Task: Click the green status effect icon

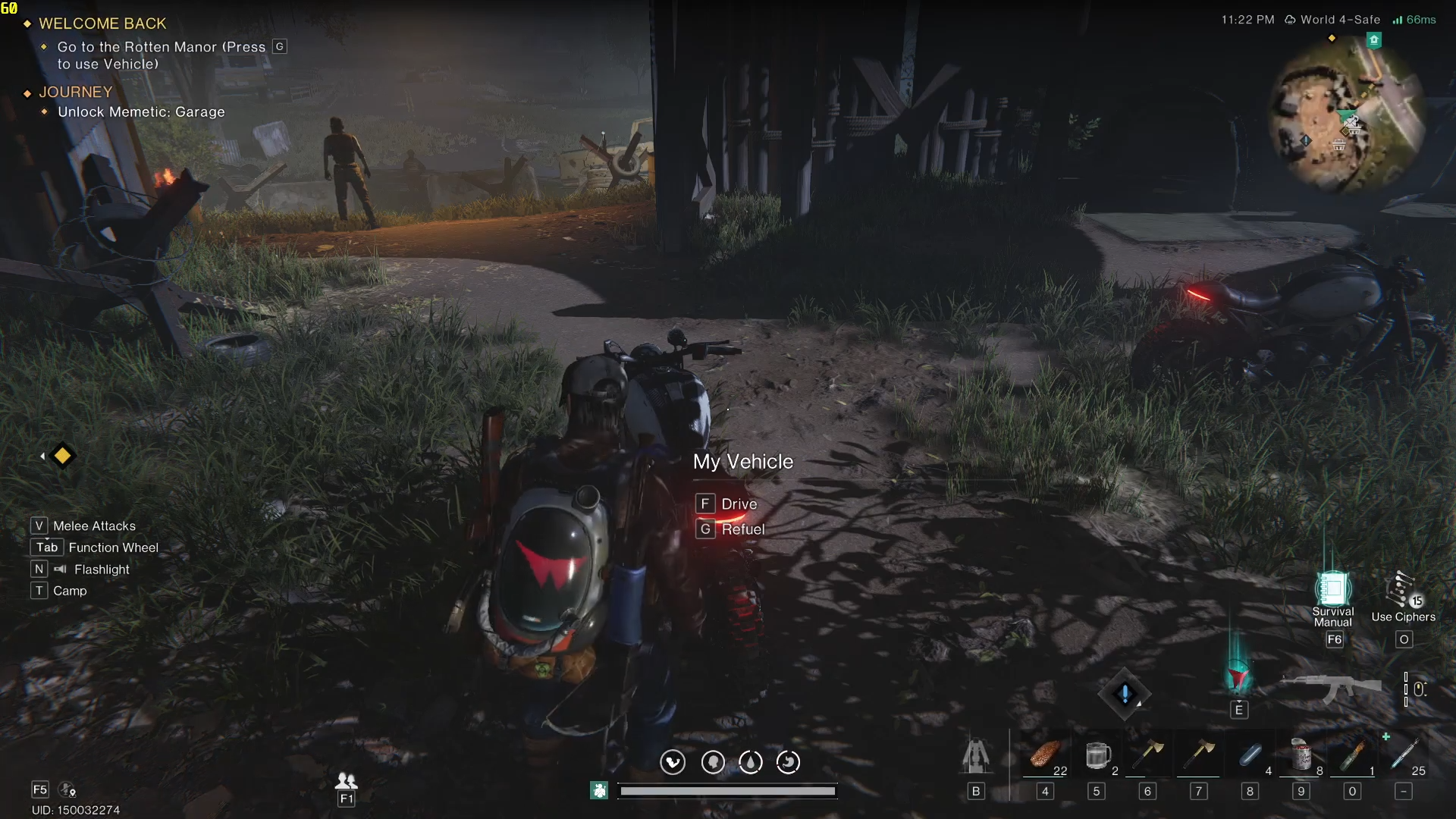Action: coord(599,791)
